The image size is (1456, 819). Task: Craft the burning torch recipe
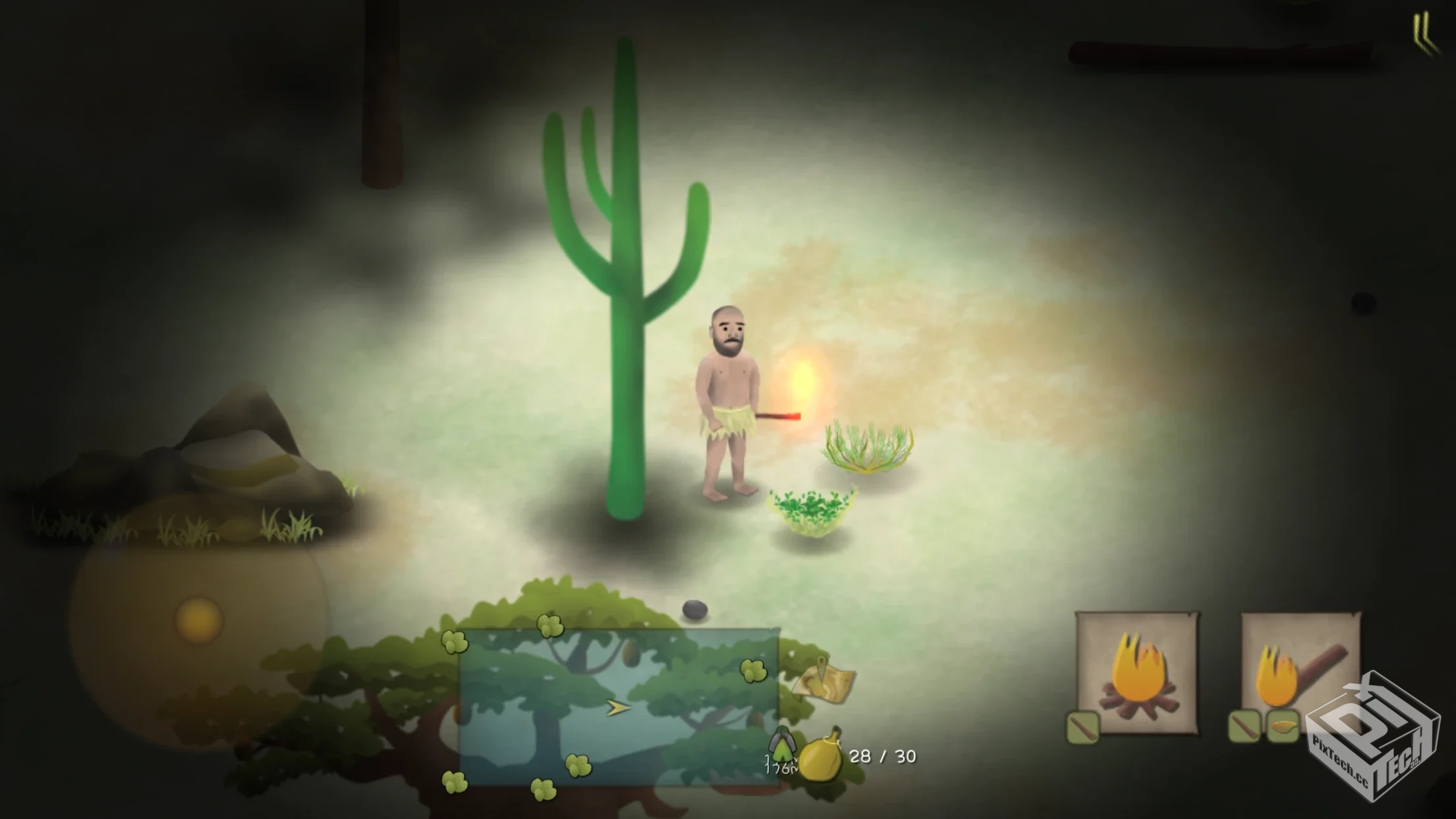tap(1300, 673)
